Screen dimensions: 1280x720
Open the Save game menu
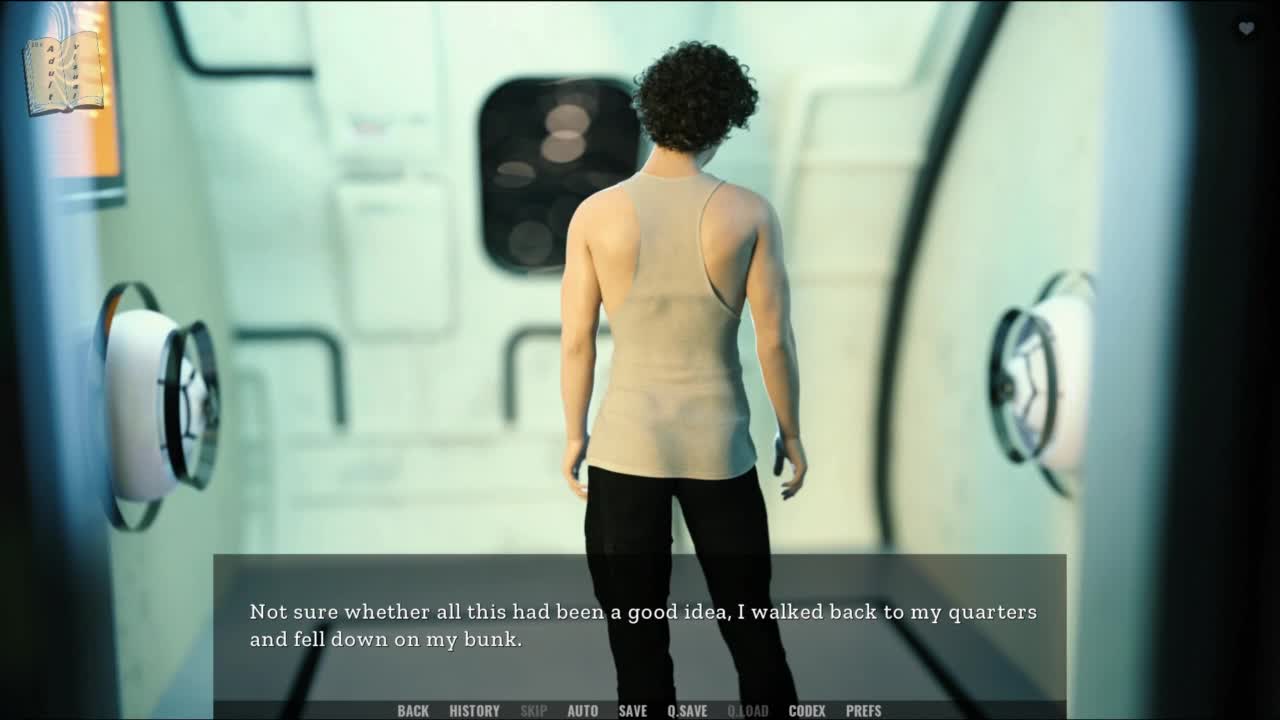[x=632, y=711]
